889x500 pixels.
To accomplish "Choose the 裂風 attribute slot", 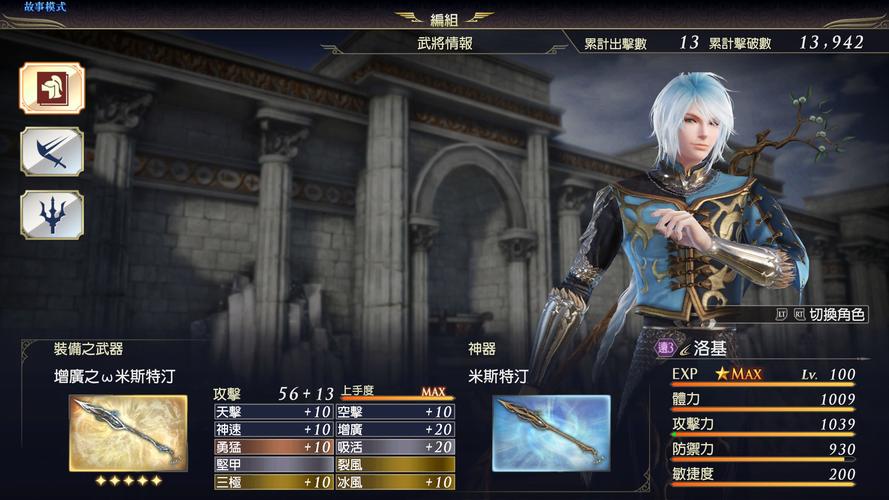I will pos(394,464).
